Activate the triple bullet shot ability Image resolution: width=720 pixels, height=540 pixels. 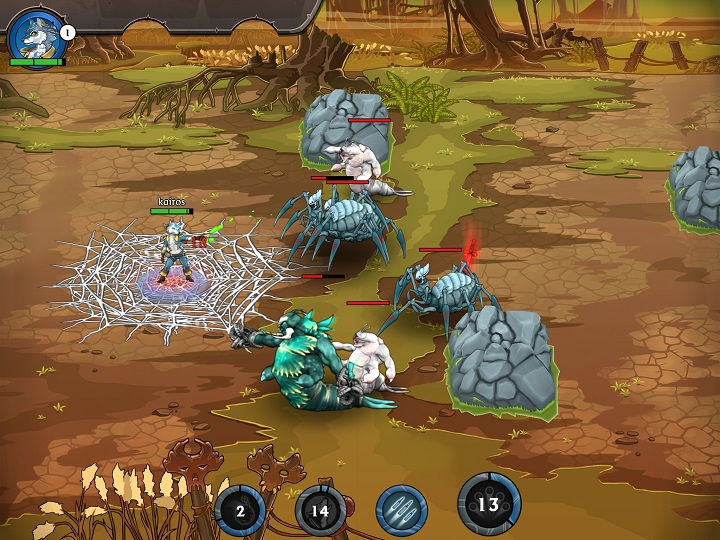pos(401,510)
